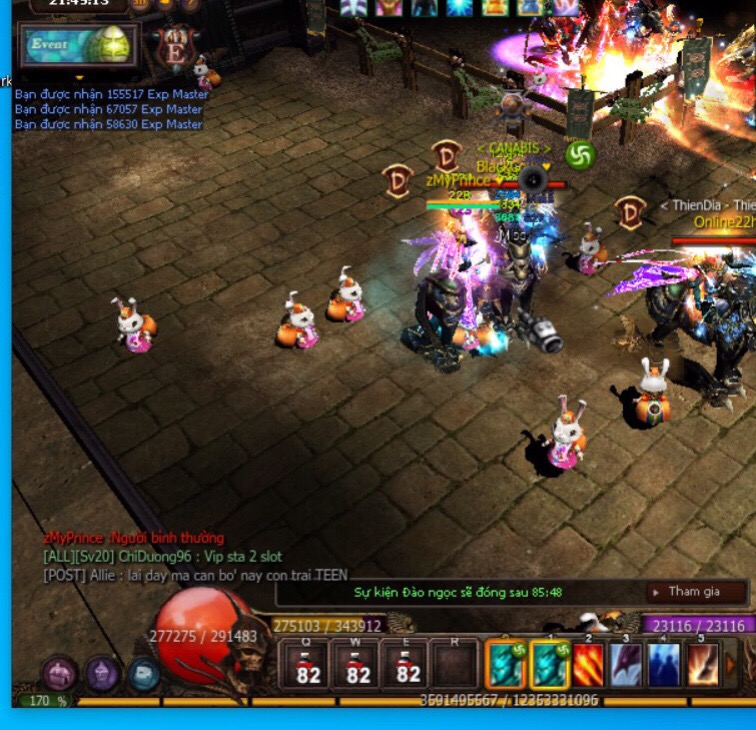The width and height of the screenshot is (756, 730).
Task: Select the first teal crystal skill icon
Action: (507, 665)
